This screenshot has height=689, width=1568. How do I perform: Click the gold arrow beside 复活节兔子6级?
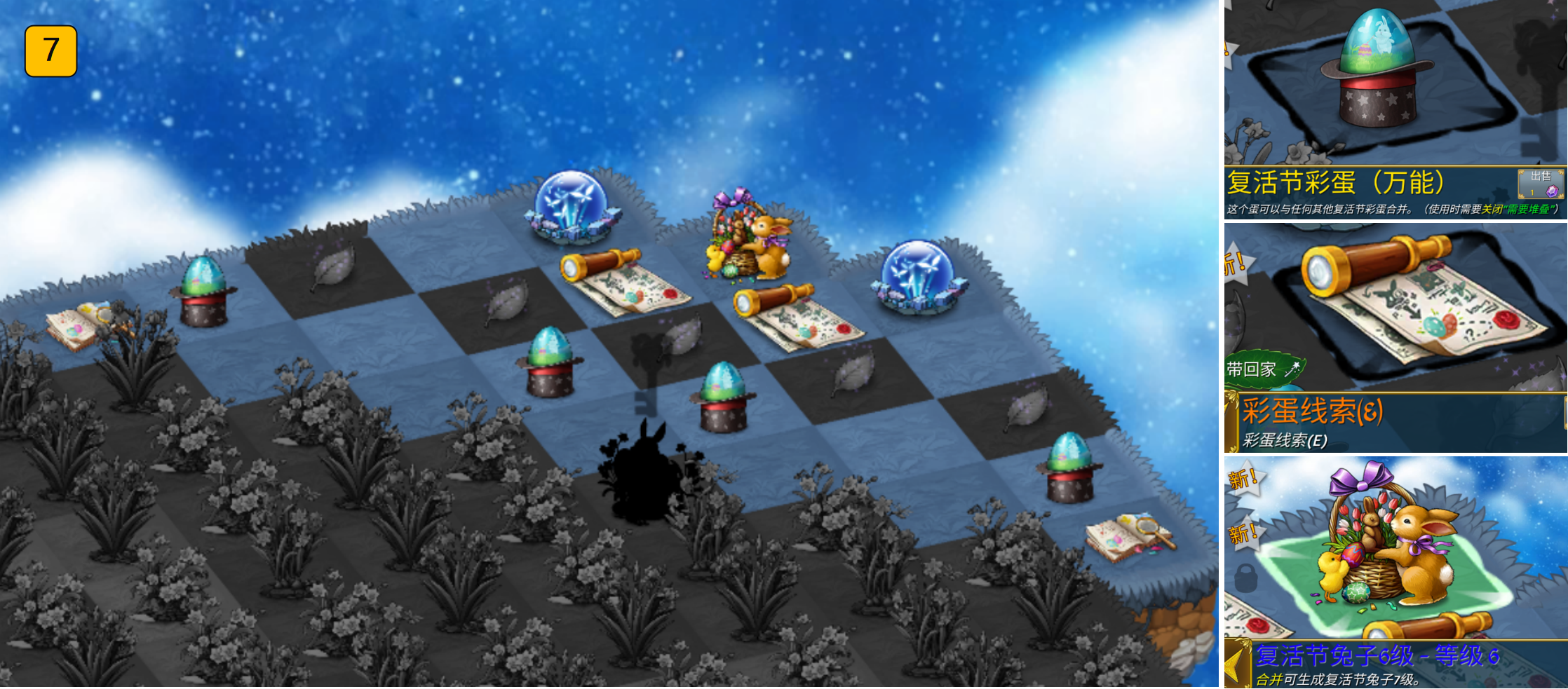(1237, 663)
